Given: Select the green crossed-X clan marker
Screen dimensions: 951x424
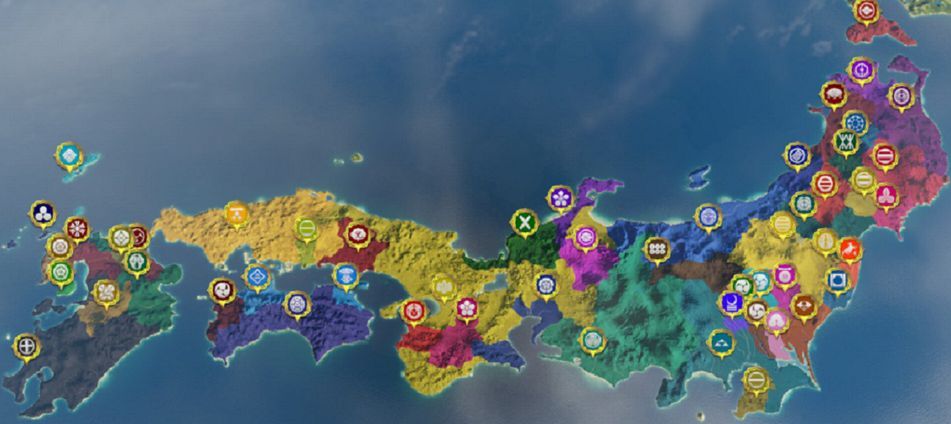Looking at the screenshot, I should coord(524,222).
